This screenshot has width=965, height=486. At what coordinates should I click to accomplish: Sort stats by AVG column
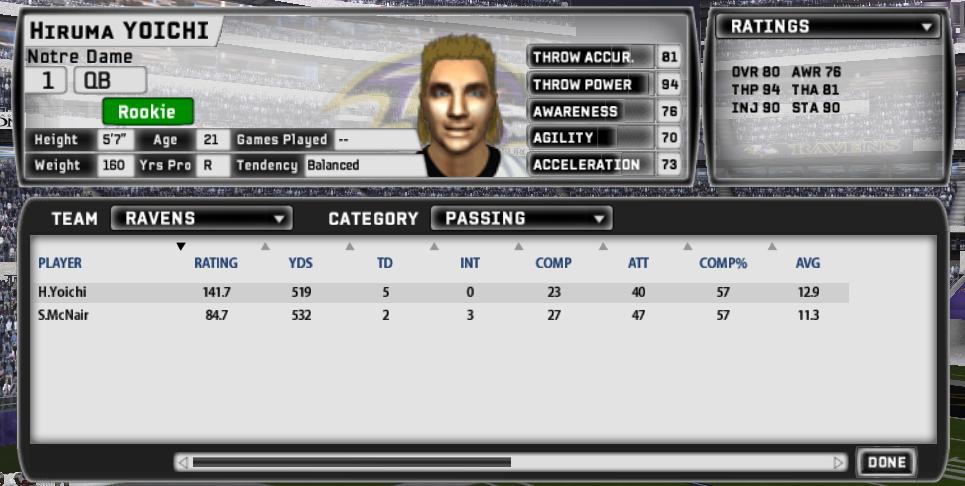click(808, 263)
